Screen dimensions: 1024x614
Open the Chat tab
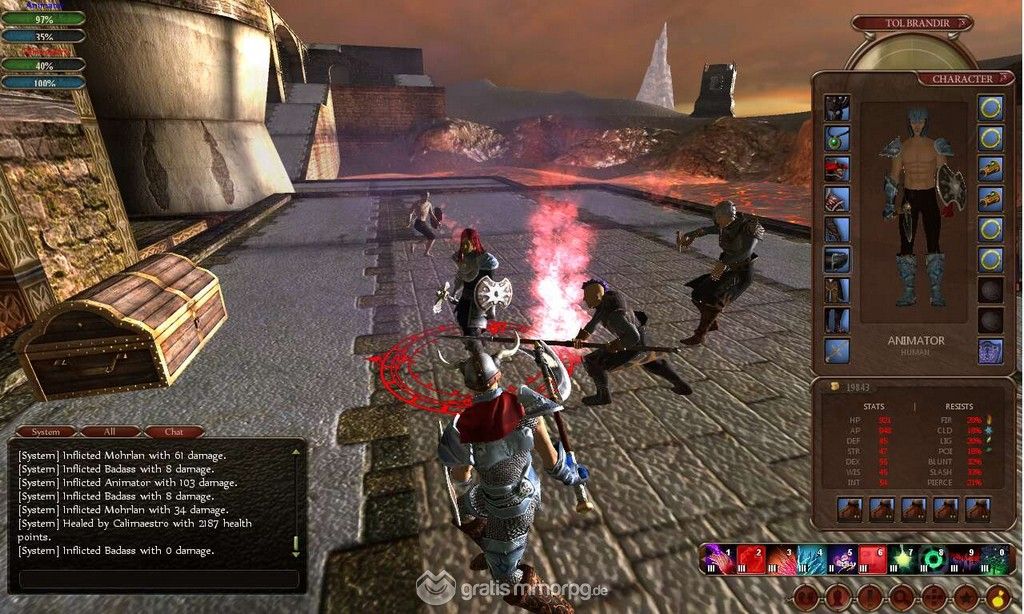(x=173, y=432)
